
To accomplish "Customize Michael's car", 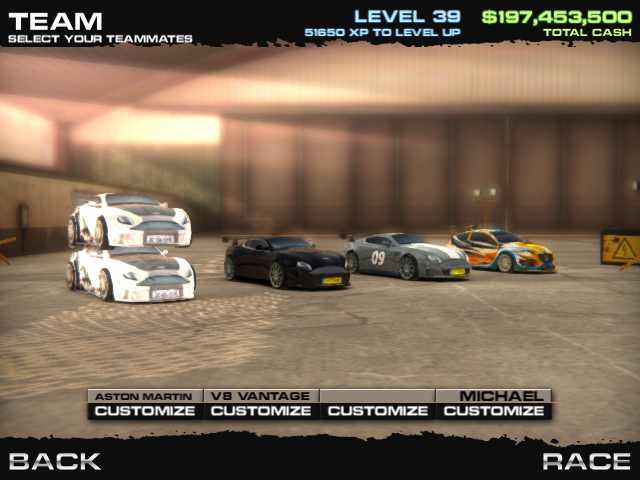I will 494,411.
